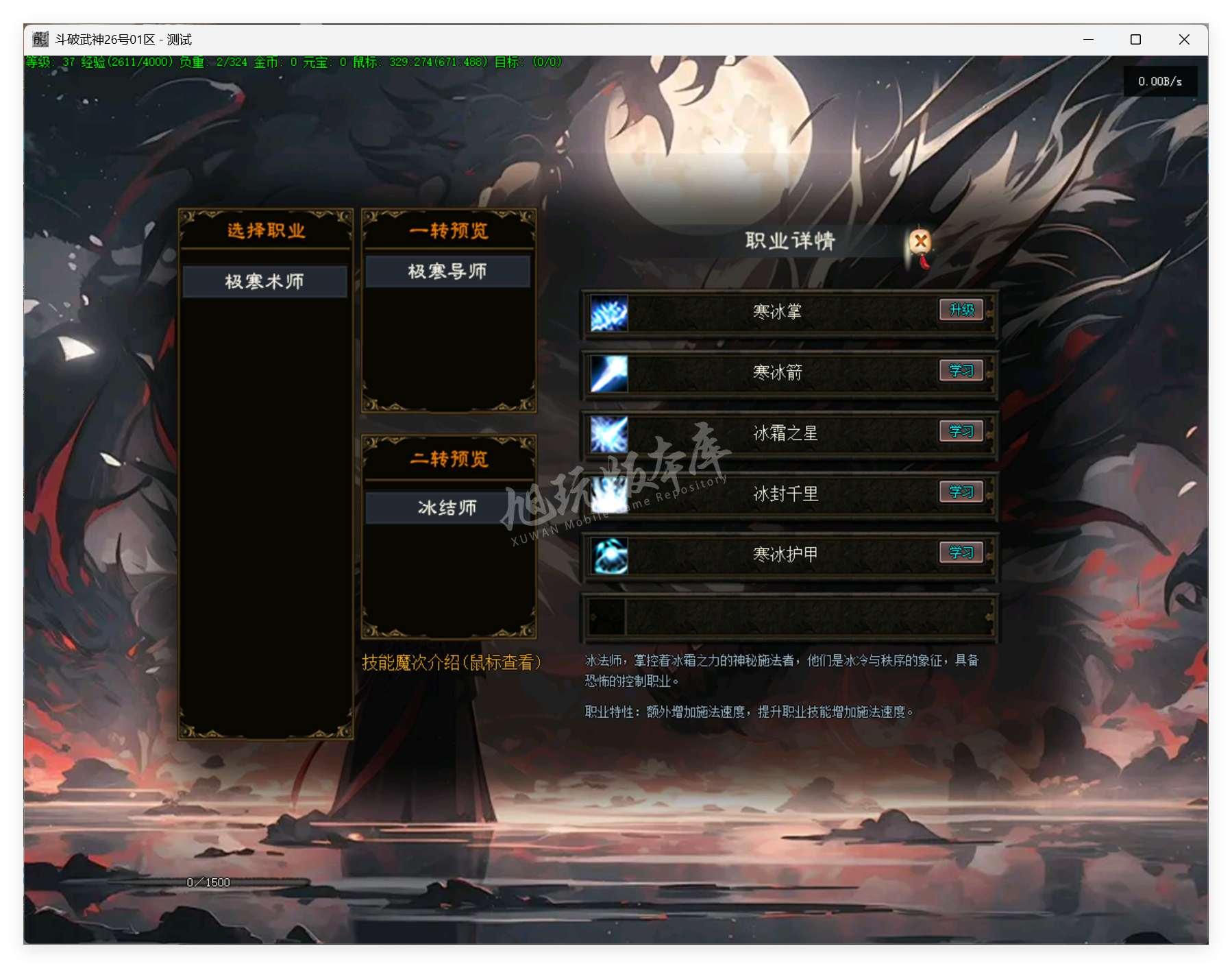Select the 极寒术师 profession entry
1232x968 pixels.
[264, 281]
